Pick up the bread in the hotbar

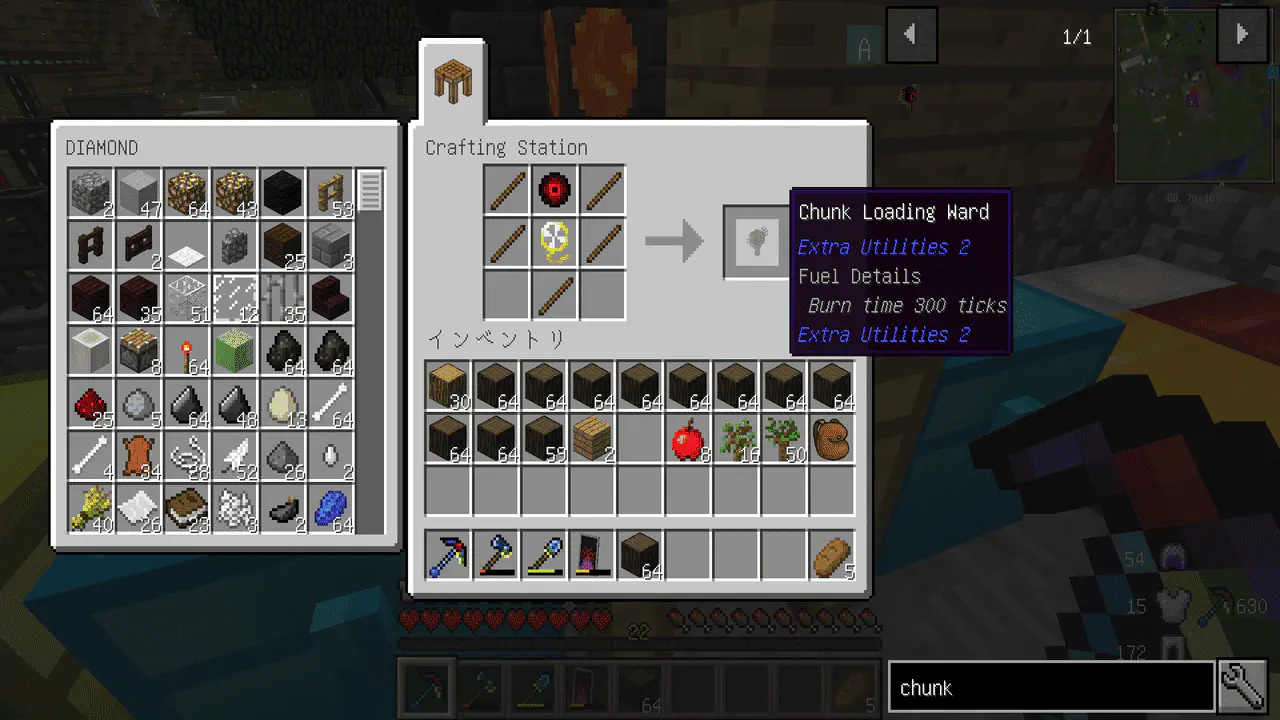pyautogui.click(x=832, y=556)
